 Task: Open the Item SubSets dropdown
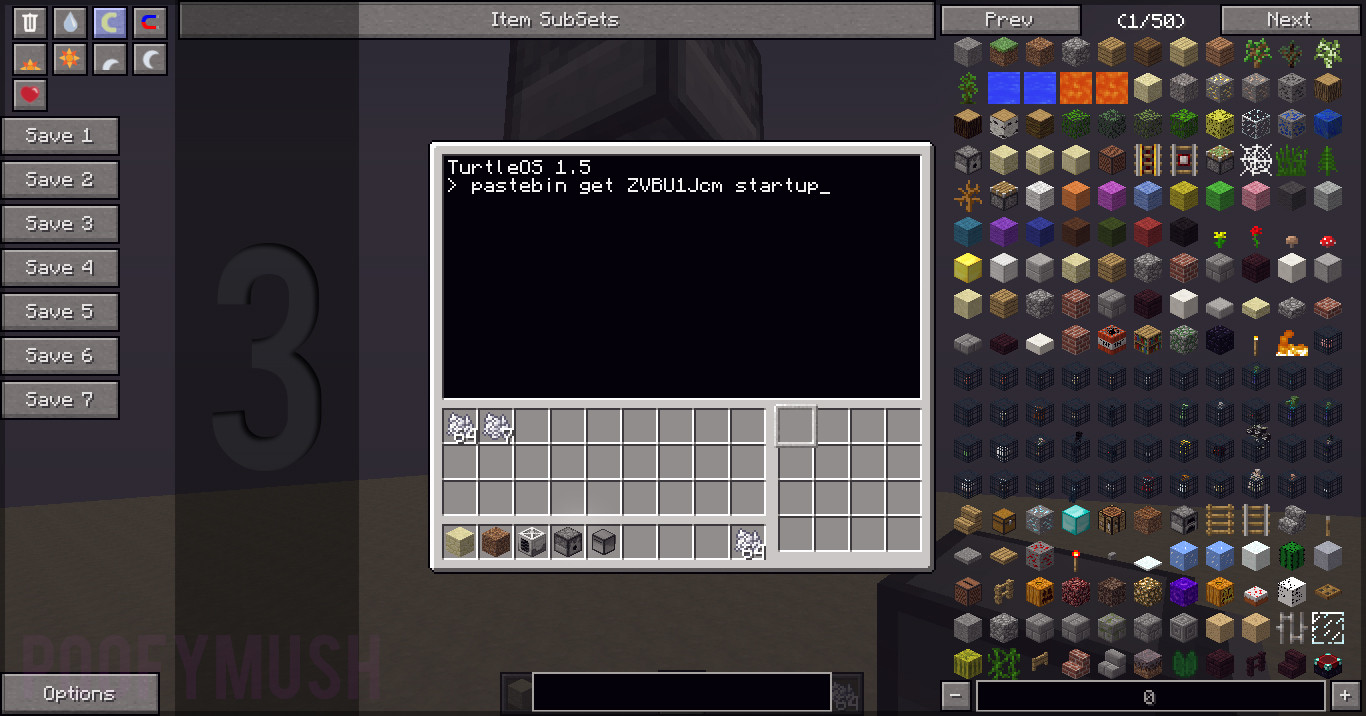click(555, 20)
